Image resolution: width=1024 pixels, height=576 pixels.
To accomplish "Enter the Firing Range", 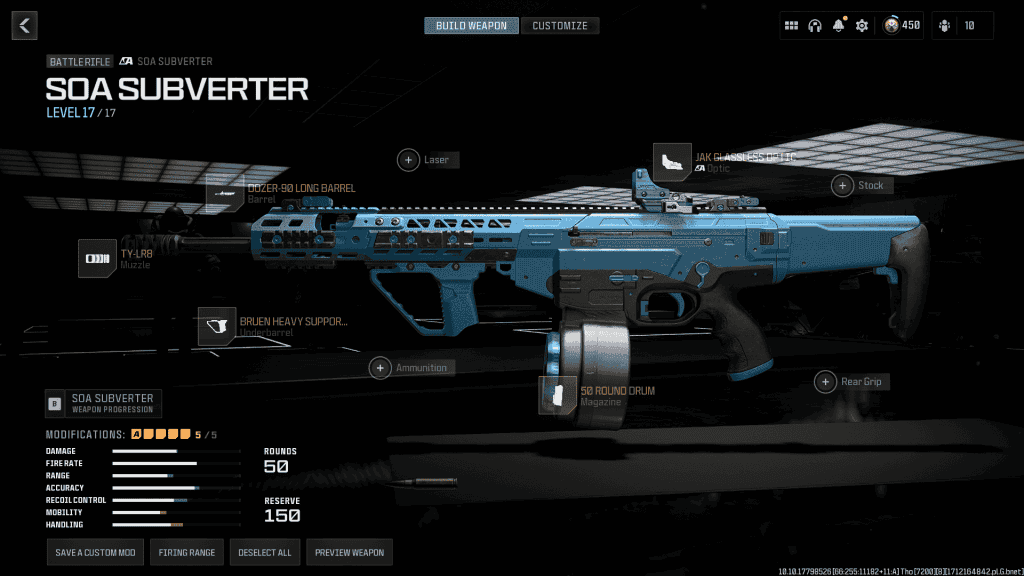I will 188,552.
